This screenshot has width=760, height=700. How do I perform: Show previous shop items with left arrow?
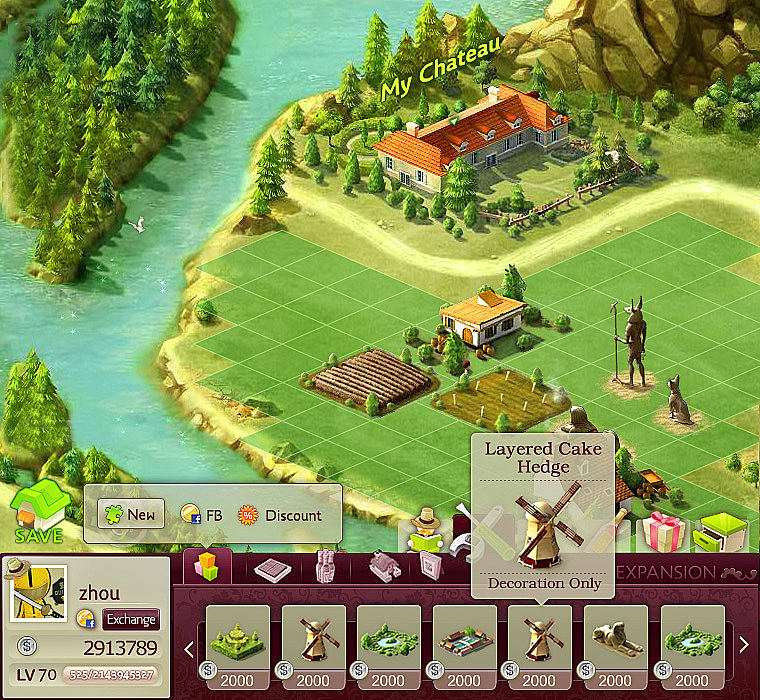click(x=189, y=646)
